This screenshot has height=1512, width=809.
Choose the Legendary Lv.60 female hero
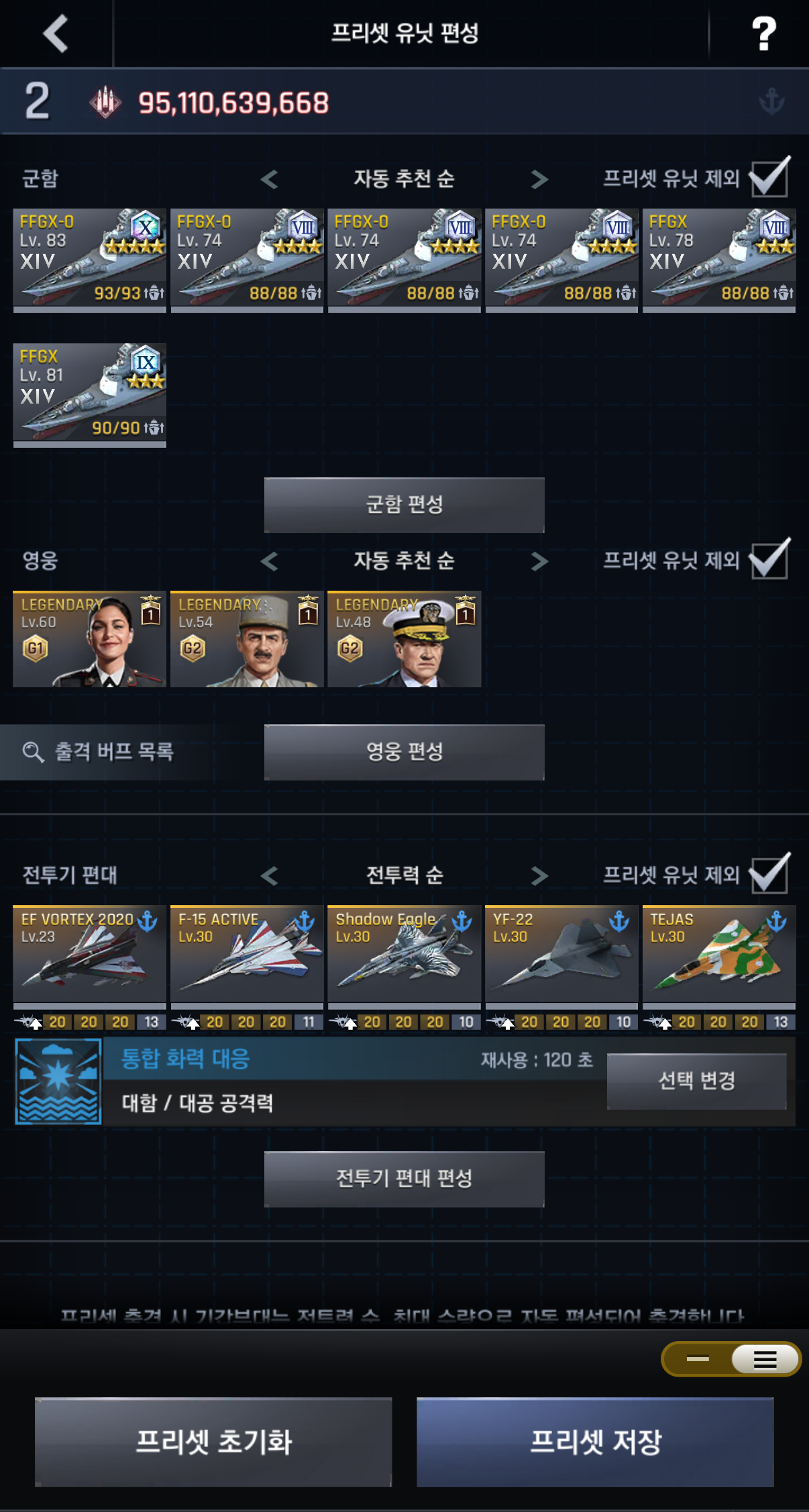(x=89, y=639)
